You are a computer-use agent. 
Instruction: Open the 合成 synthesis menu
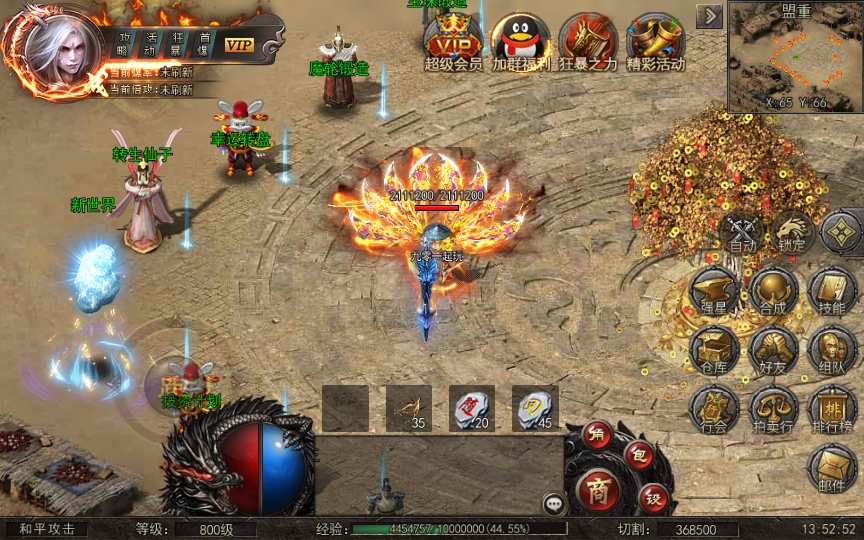pos(773,290)
